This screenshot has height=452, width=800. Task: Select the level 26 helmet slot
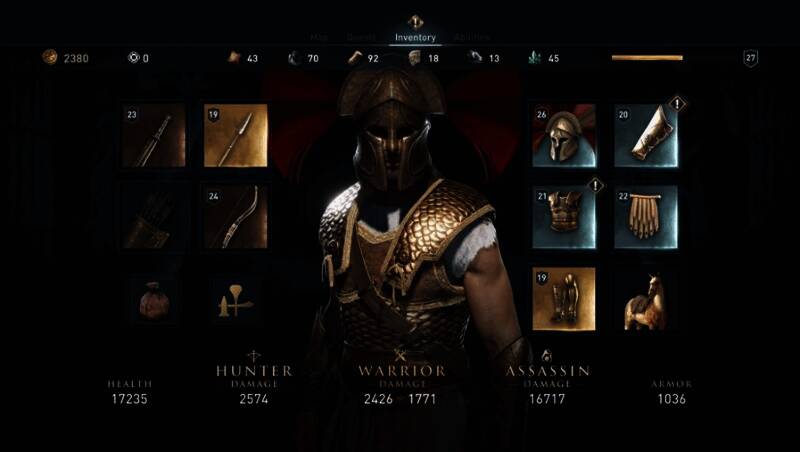(565, 136)
